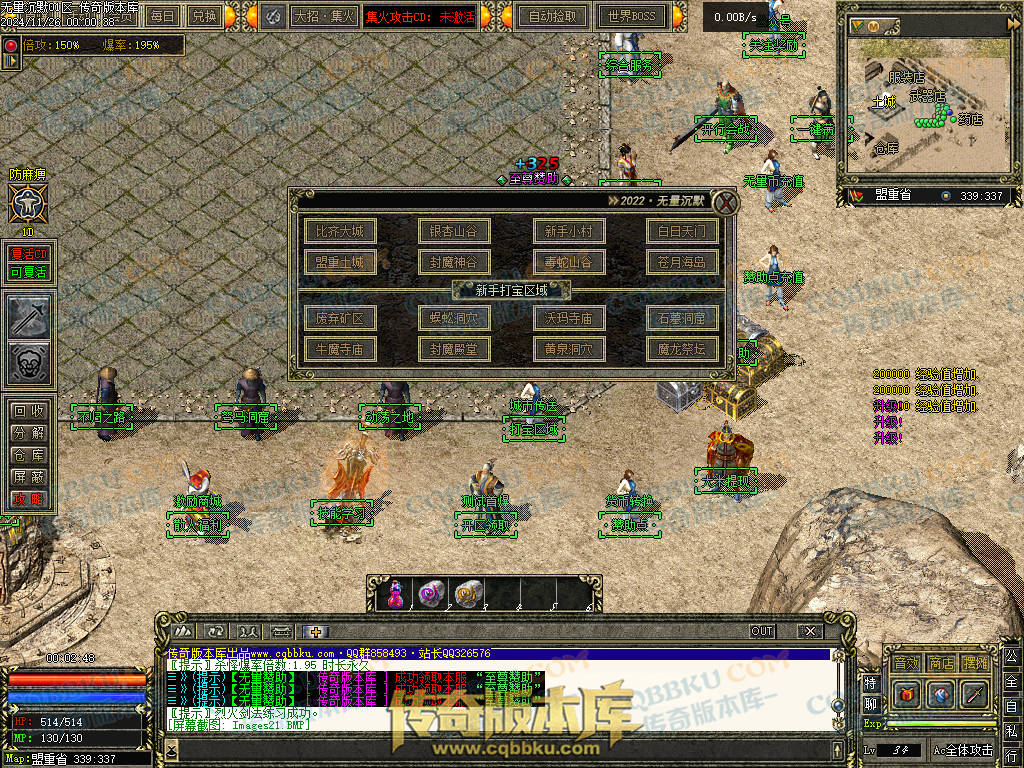Open the 兑换 exchange menu
The image size is (1024, 768).
(x=204, y=16)
